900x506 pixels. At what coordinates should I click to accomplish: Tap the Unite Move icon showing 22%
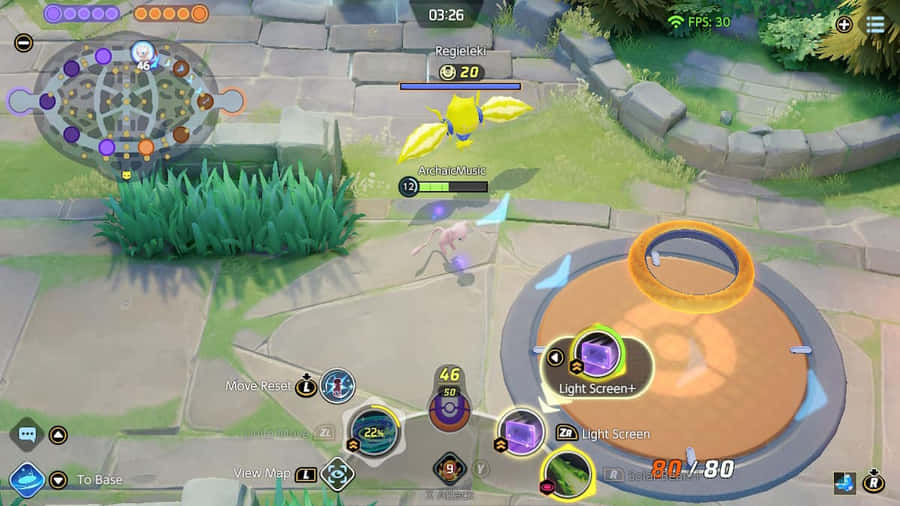point(373,433)
